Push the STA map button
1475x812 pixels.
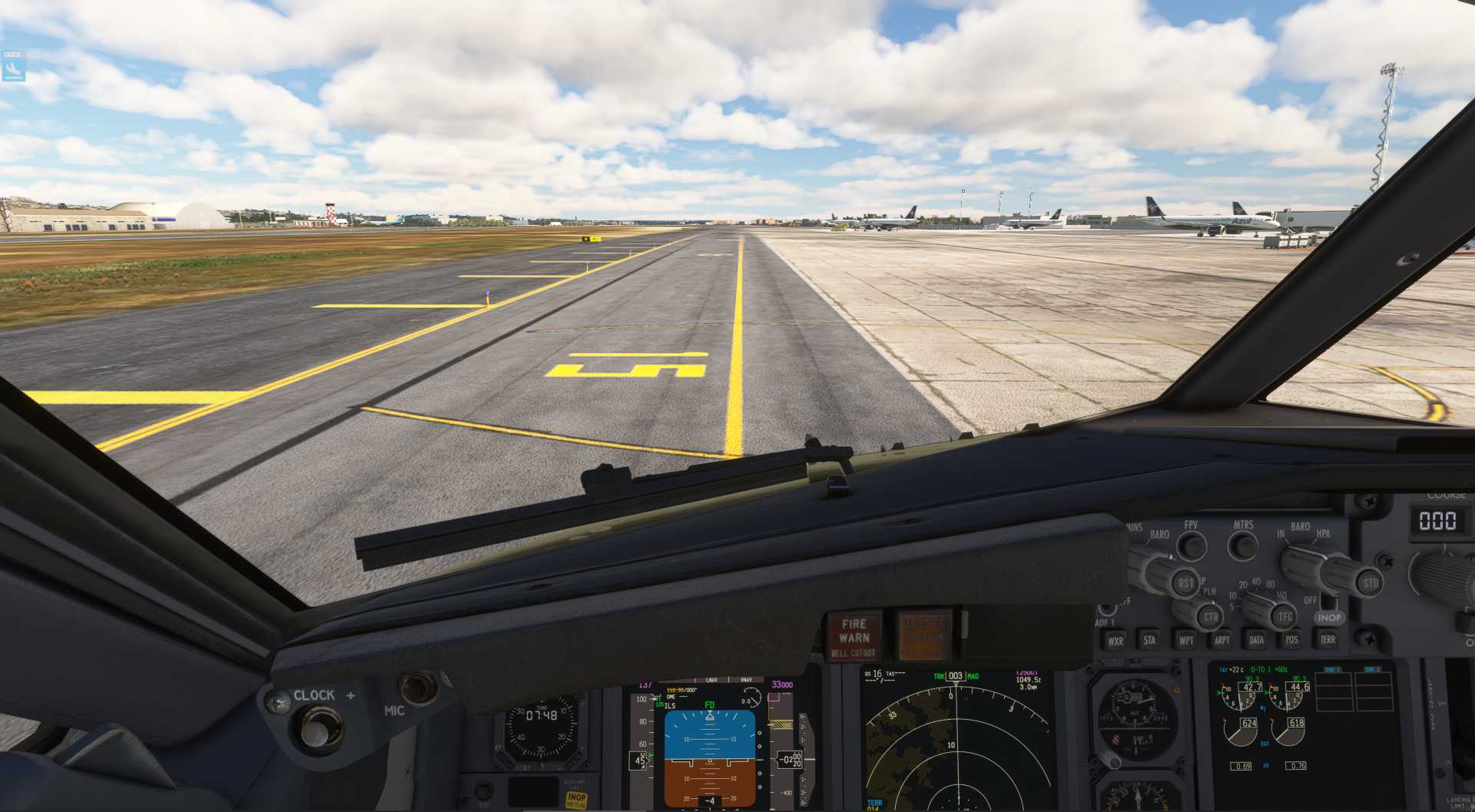tap(1149, 640)
